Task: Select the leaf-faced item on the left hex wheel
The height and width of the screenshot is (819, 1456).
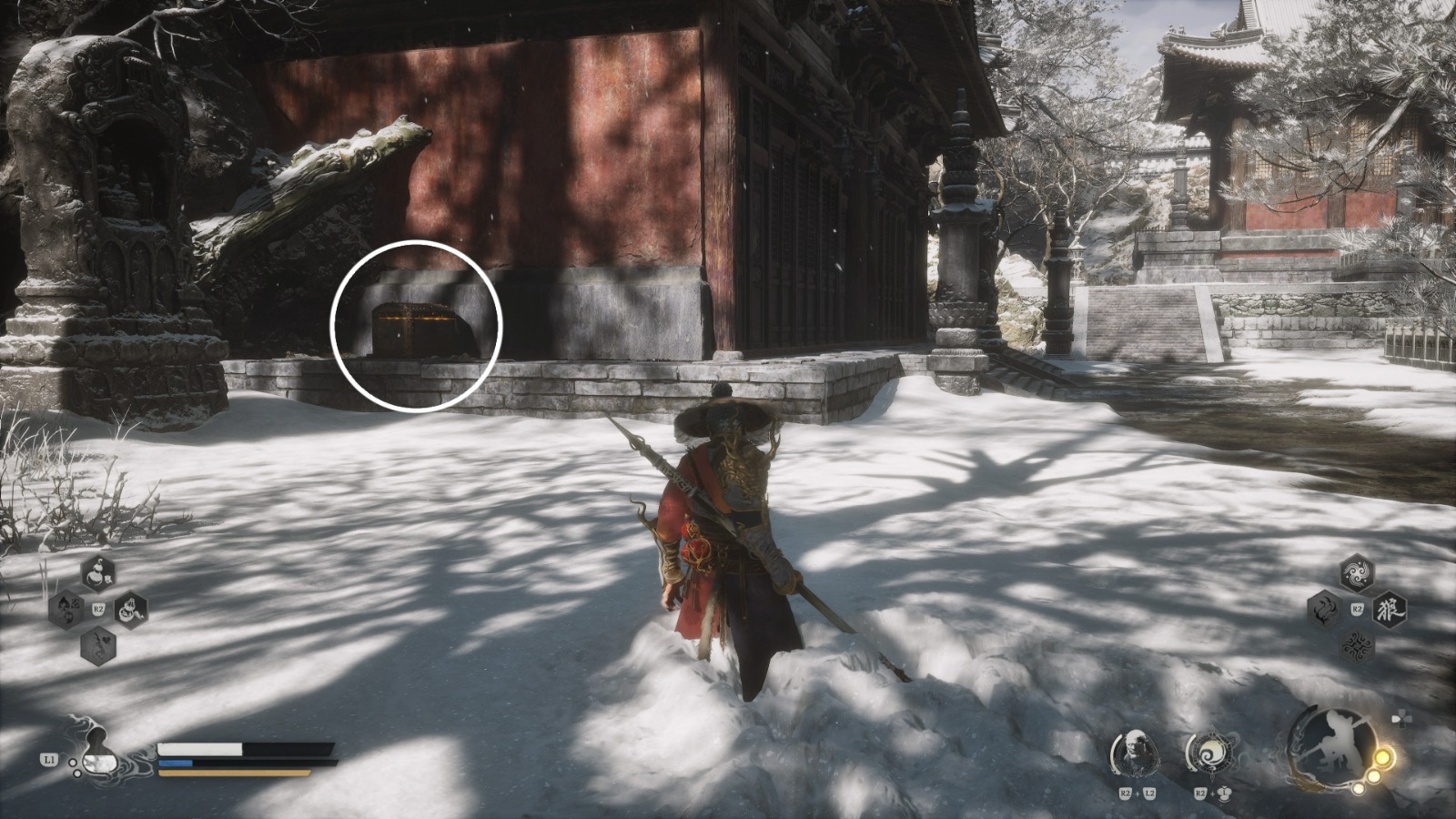Action: [66, 608]
